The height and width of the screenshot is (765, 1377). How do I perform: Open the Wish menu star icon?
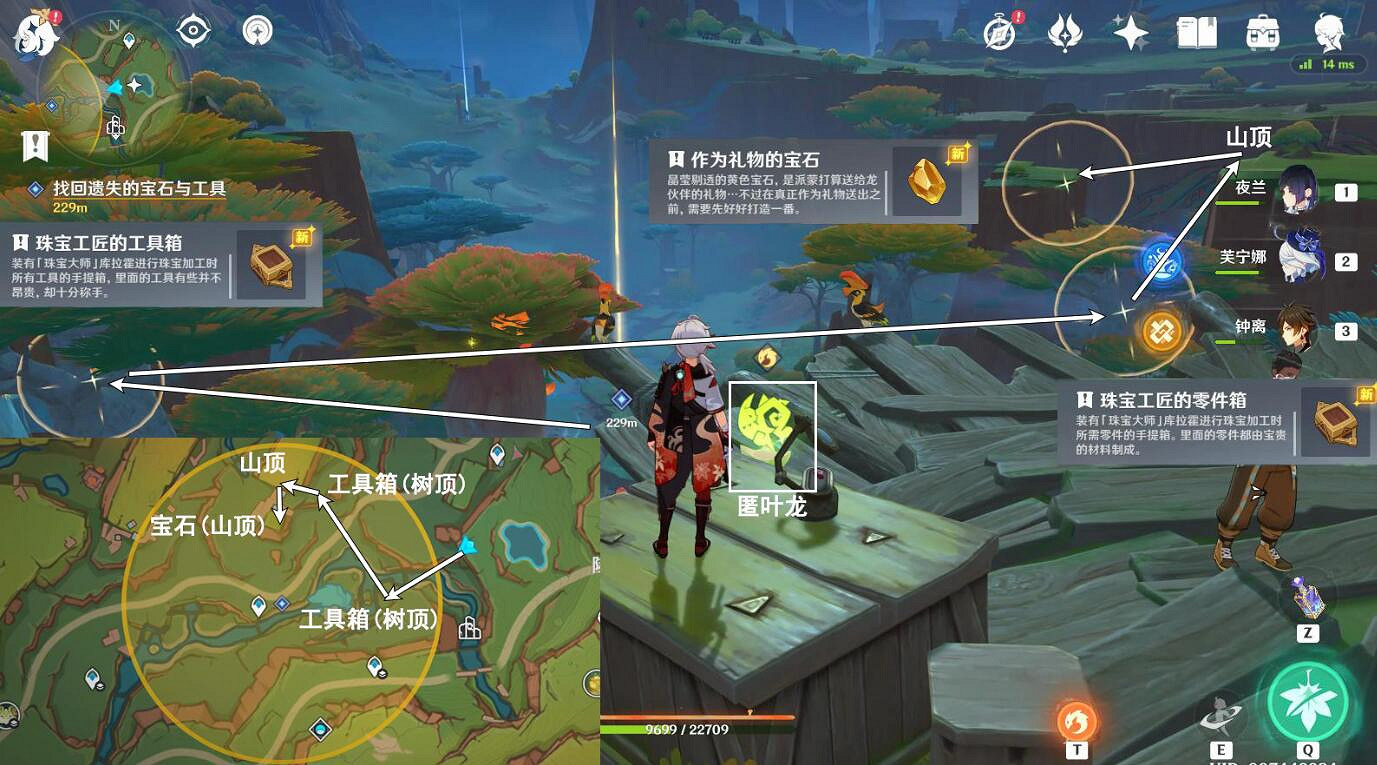click(x=1130, y=32)
